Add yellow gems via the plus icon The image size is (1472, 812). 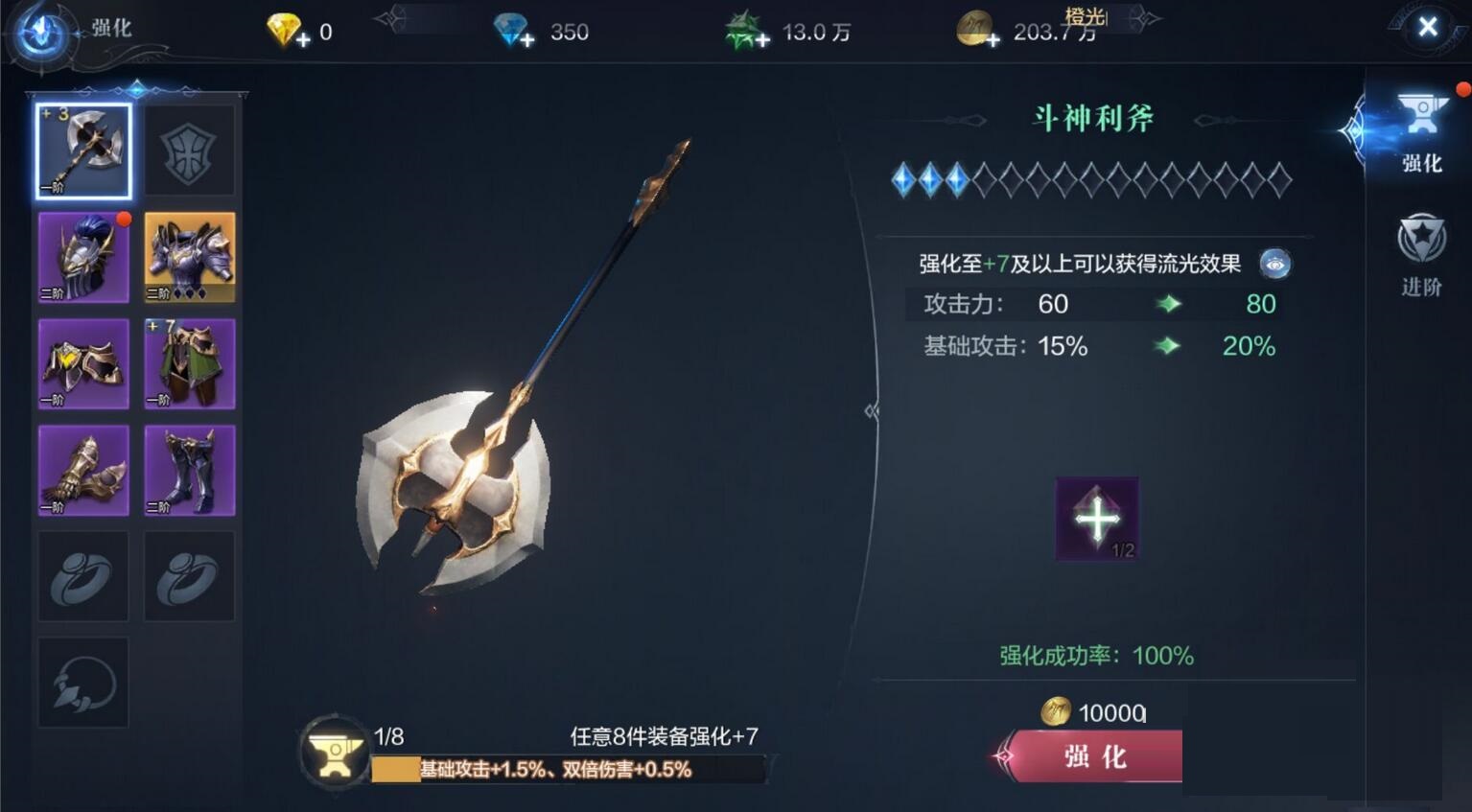[303, 38]
